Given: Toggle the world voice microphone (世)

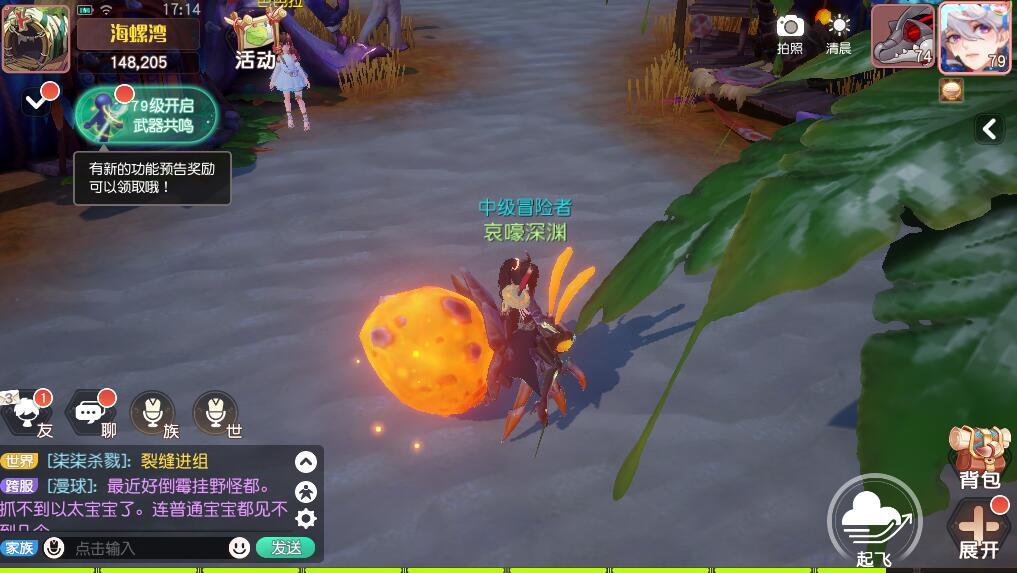Looking at the screenshot, I should click(215, 413).
